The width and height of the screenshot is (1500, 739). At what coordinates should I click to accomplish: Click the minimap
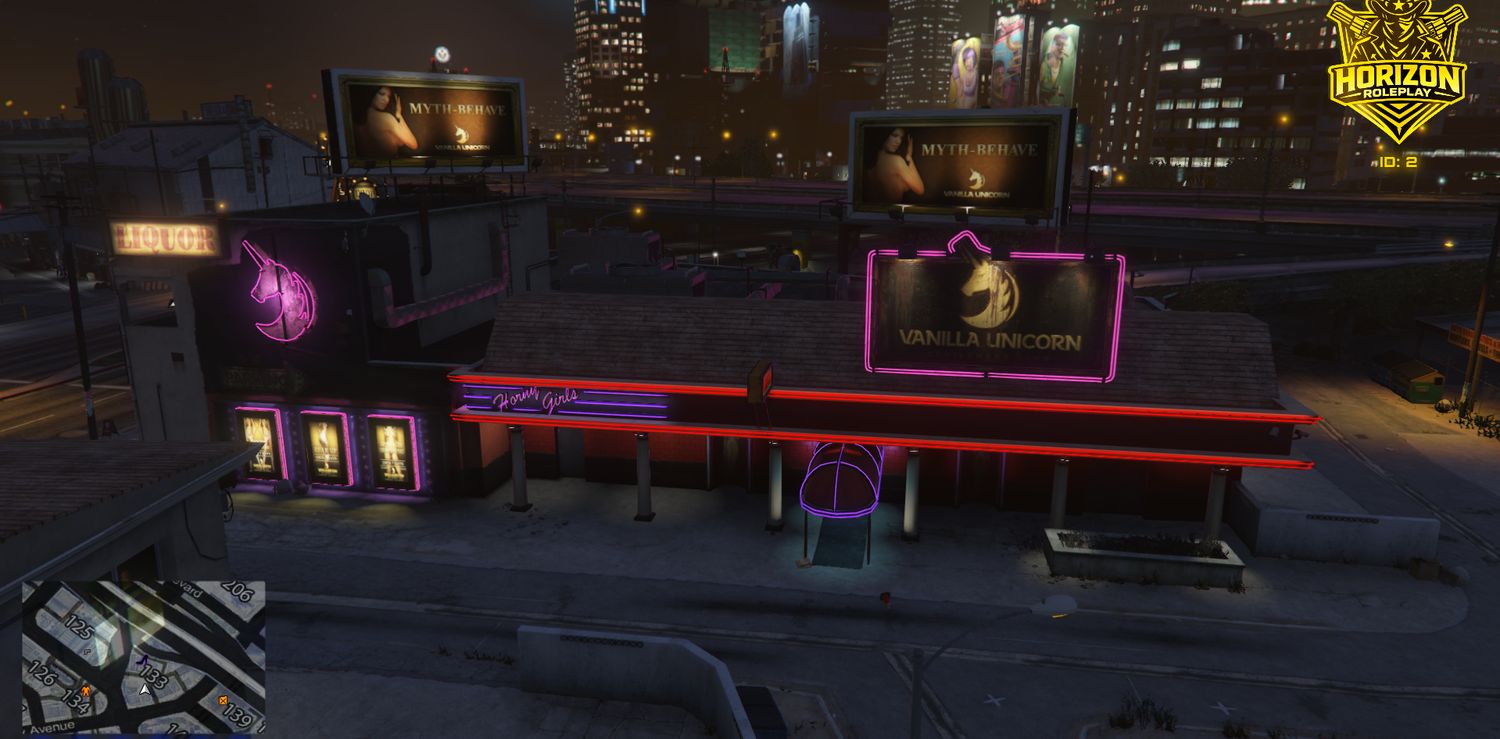(x=143, y=657)
